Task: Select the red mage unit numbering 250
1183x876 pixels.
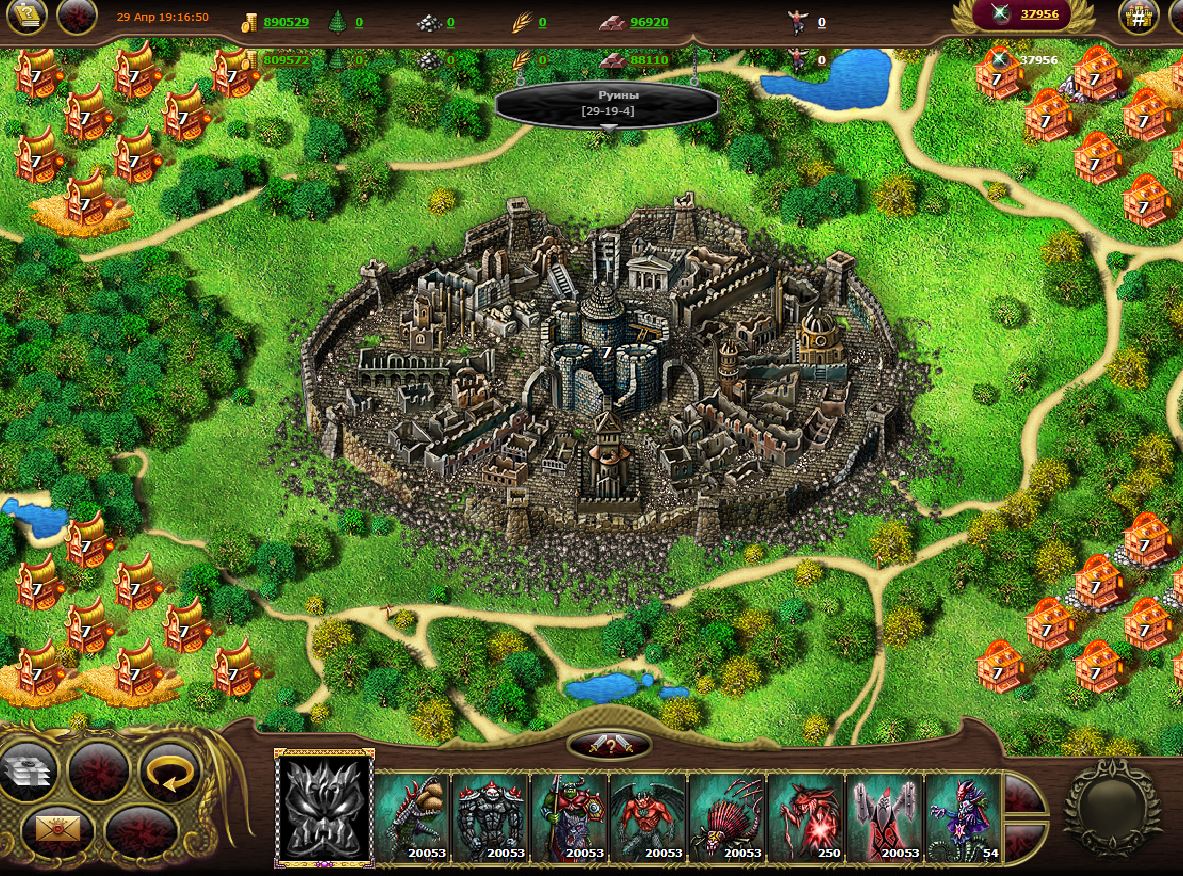Action: [806, 817]
